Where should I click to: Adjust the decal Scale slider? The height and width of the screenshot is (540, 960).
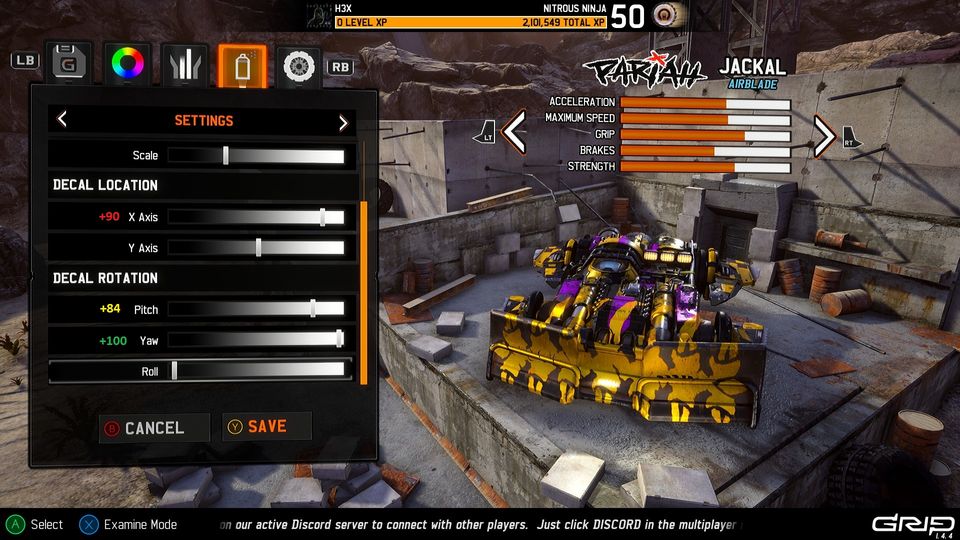[256, 155]
